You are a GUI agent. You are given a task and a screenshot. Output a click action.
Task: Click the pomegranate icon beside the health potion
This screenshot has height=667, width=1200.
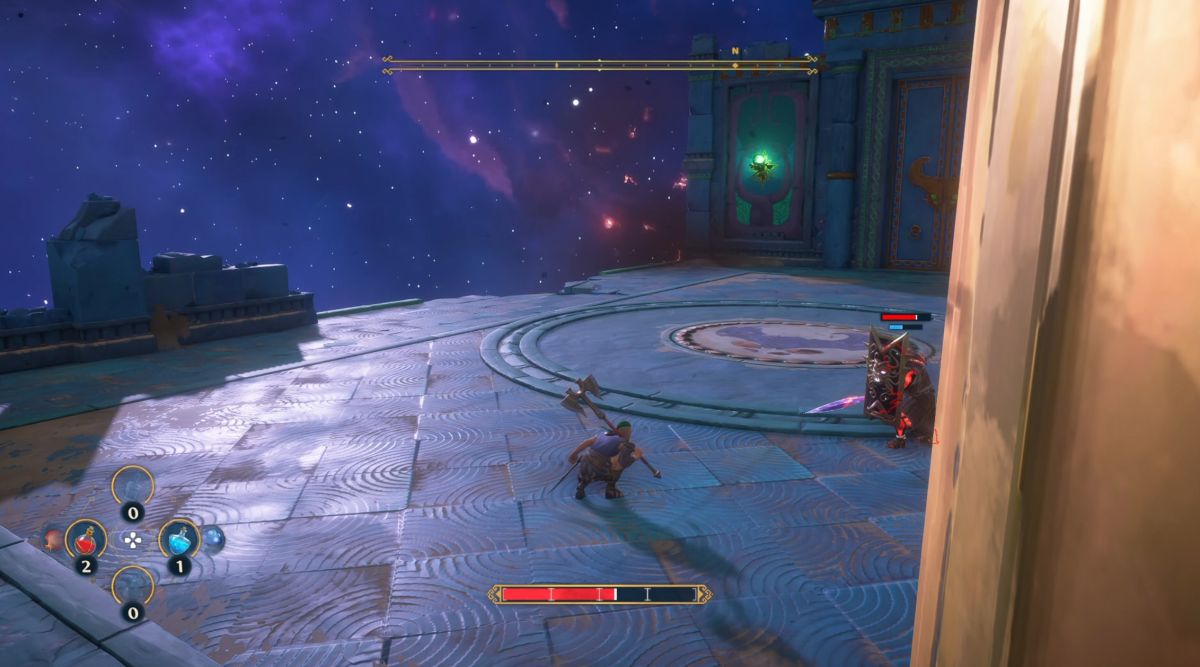(52, 539)
